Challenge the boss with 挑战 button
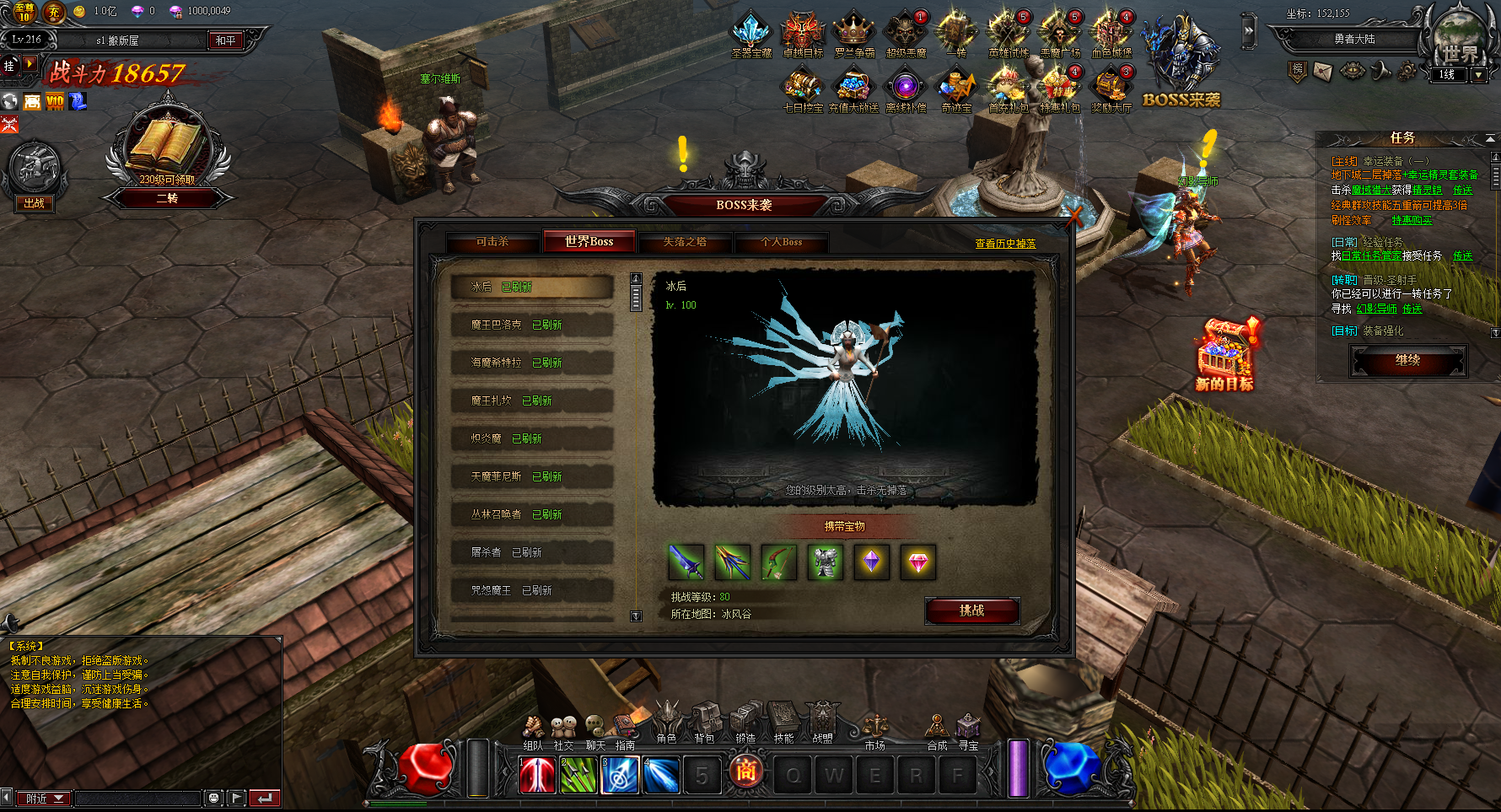This screenshot has height=812, width=1501. 971,610
